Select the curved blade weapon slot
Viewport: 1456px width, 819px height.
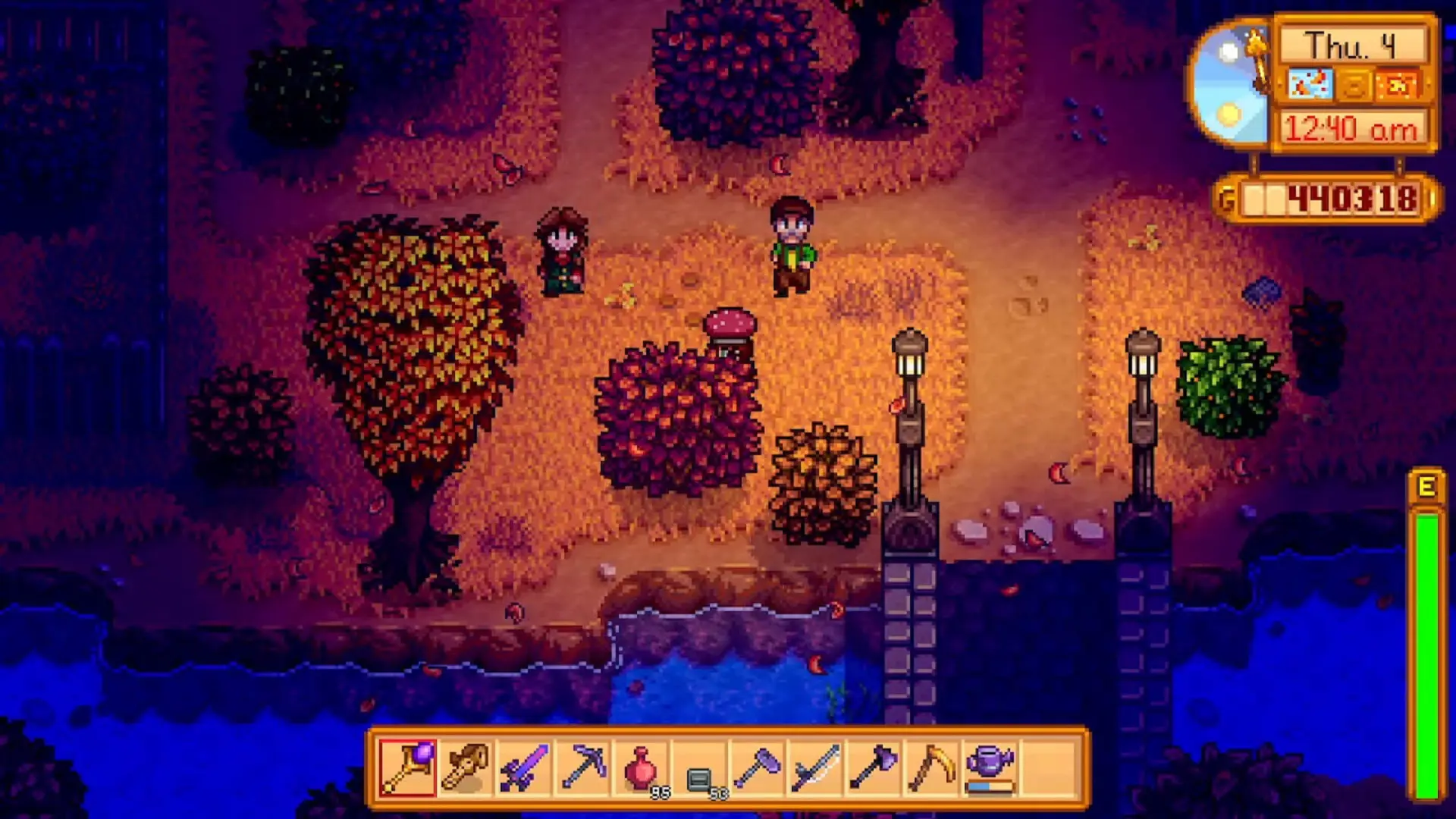pyautogui.click(x=817, y=766)
